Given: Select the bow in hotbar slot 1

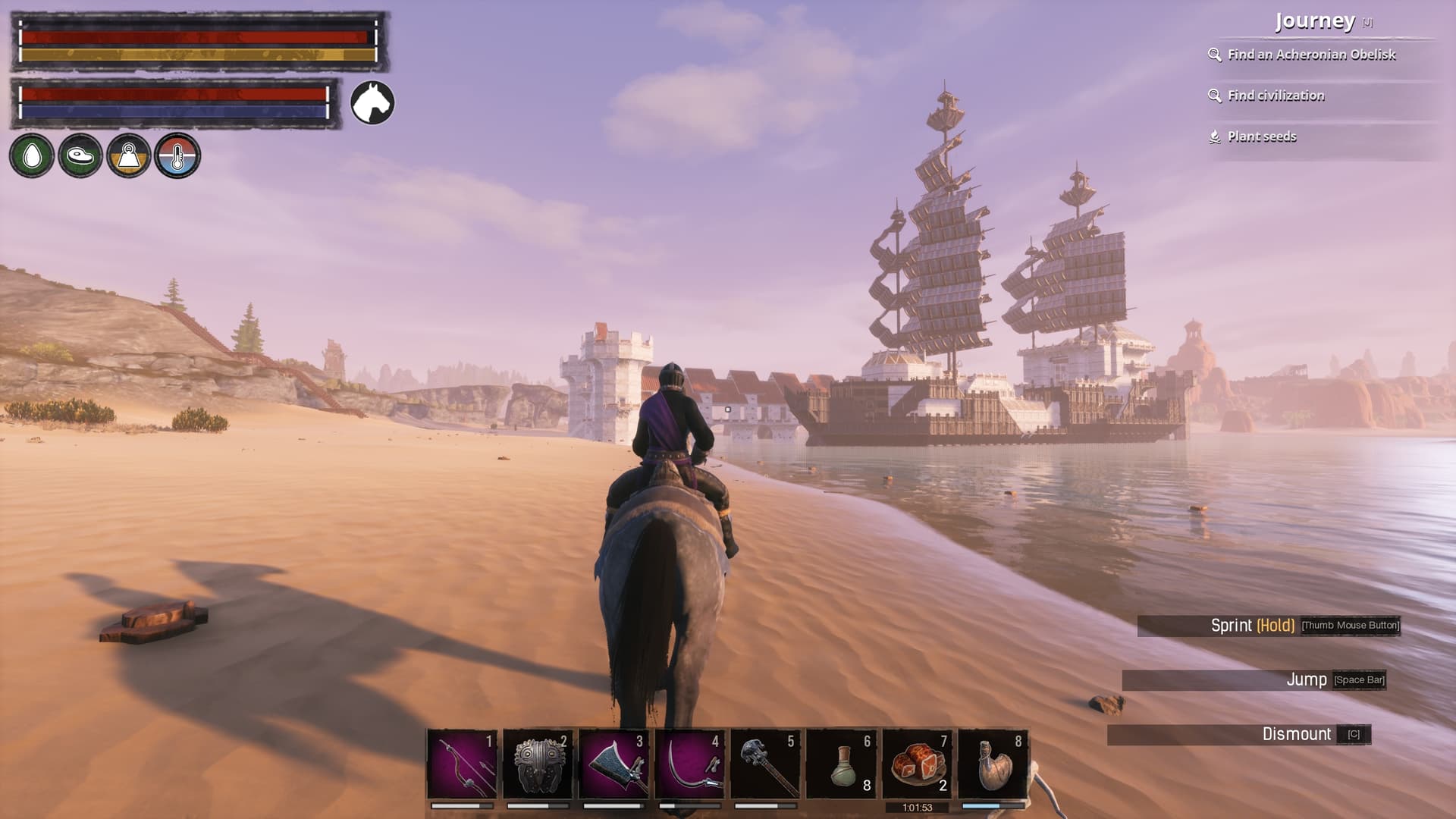Looking at the screenshot, I should coord(462,764).
